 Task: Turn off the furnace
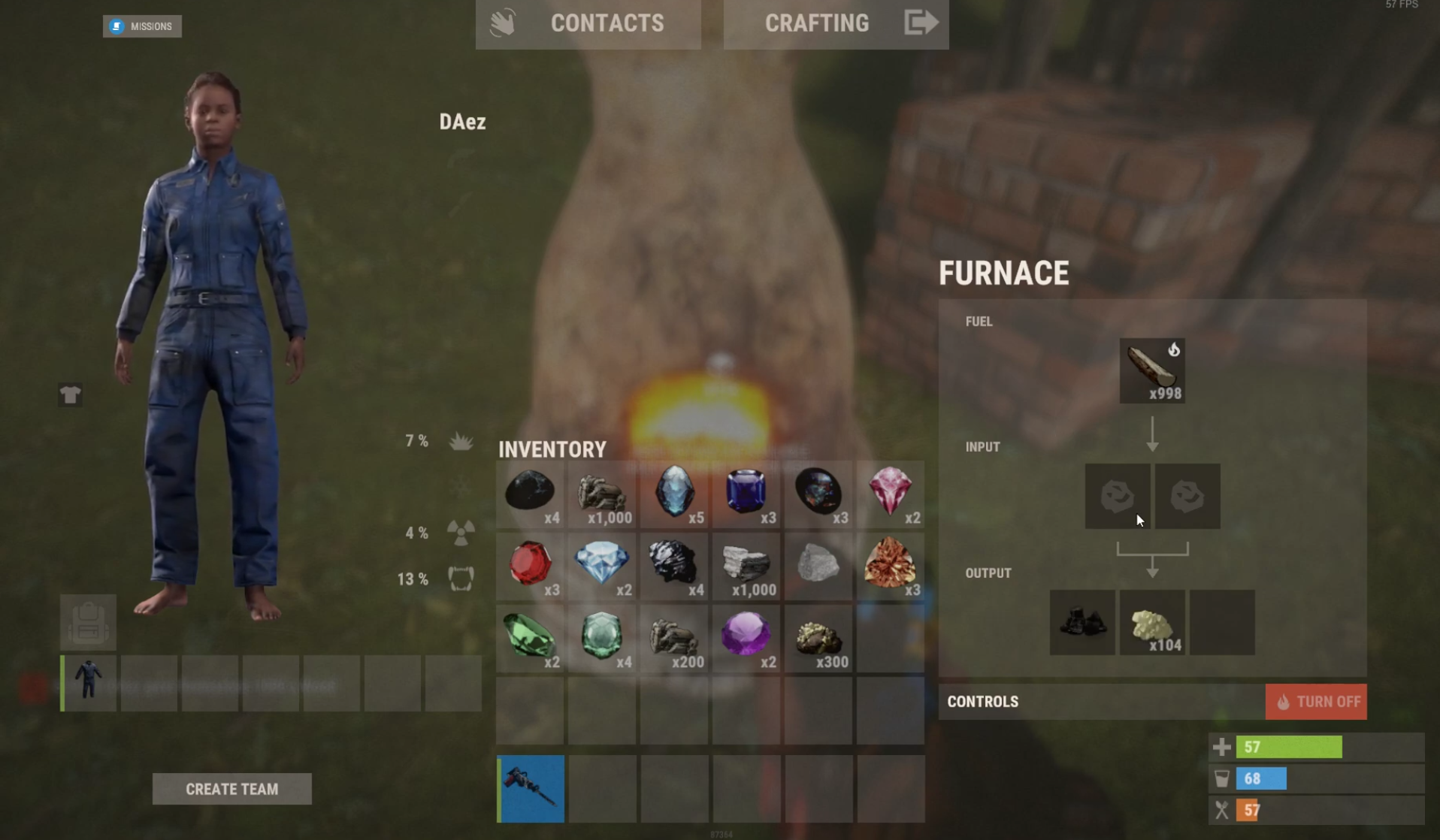click(1316, 701)
